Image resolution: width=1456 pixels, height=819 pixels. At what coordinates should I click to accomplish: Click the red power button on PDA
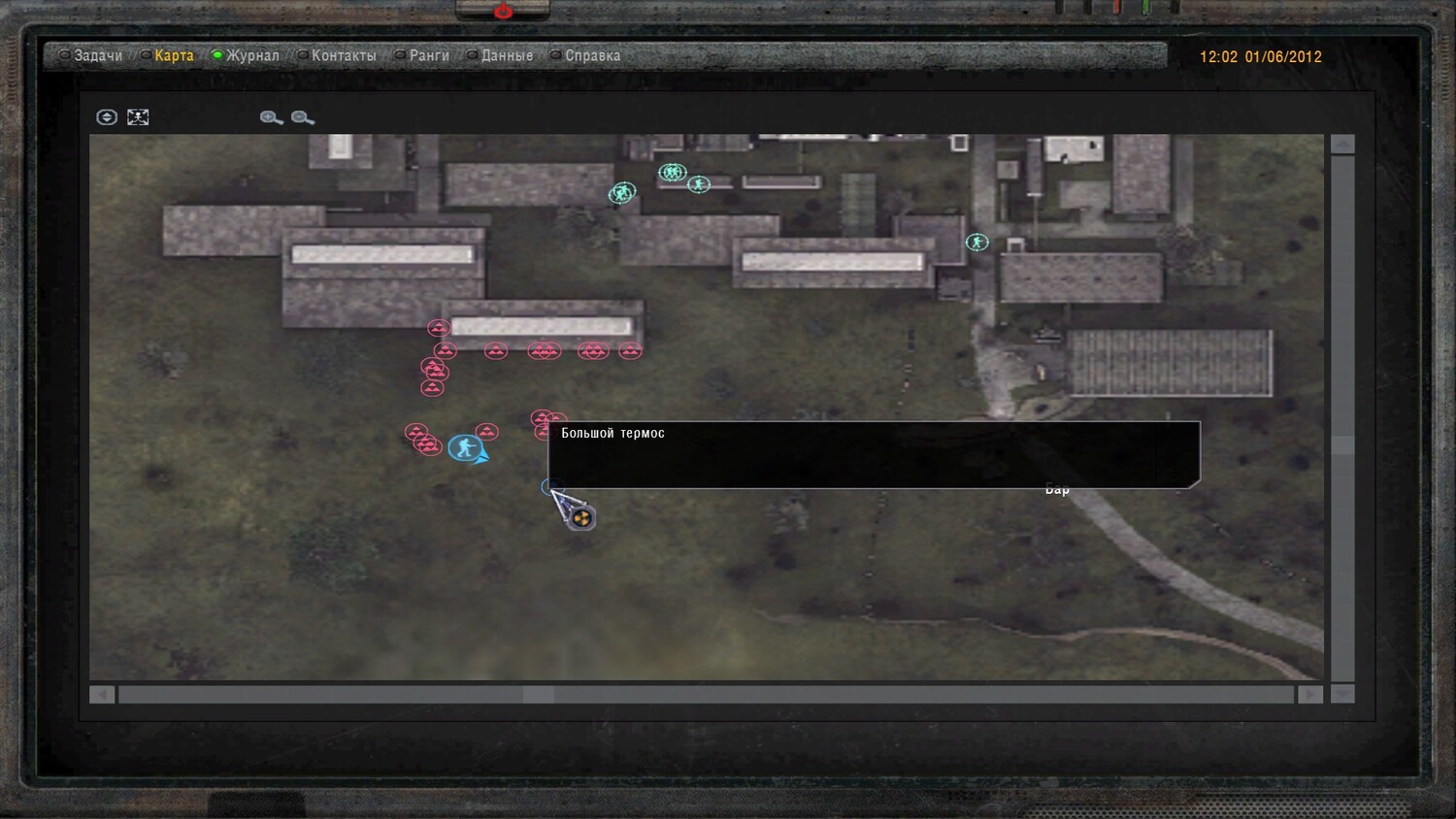(x=503, y=11)
